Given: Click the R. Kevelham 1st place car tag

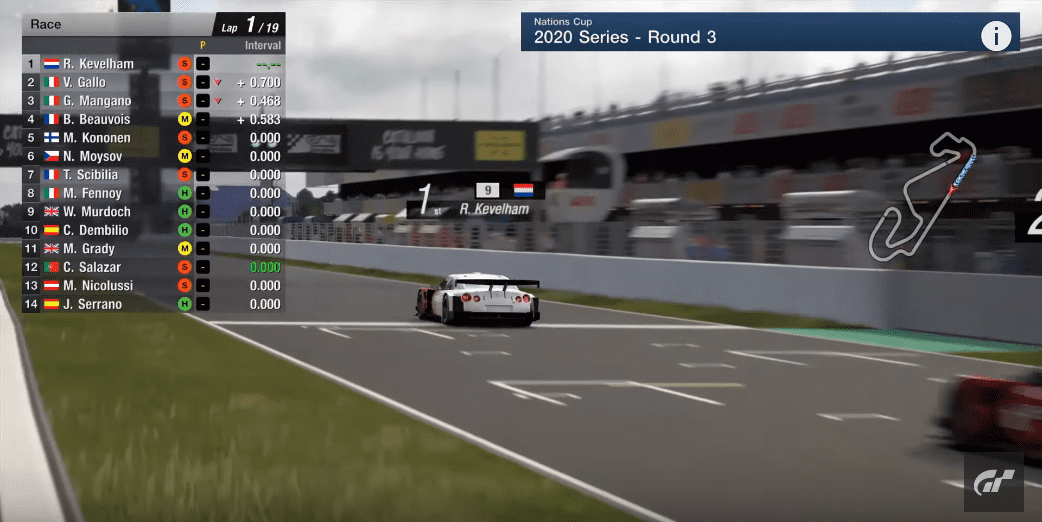Looking at the screenshot, I should [476, 199].
